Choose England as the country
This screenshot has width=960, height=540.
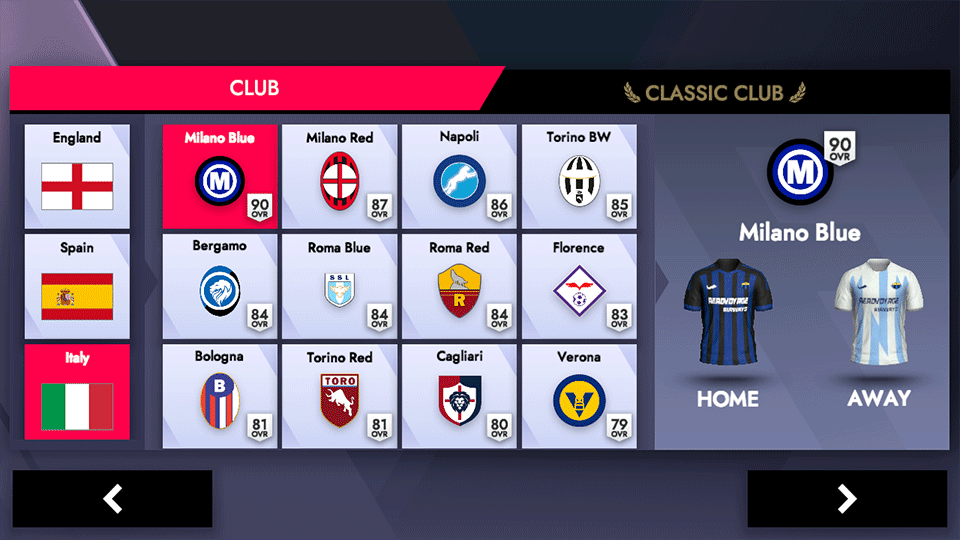(x=77, y=176)
